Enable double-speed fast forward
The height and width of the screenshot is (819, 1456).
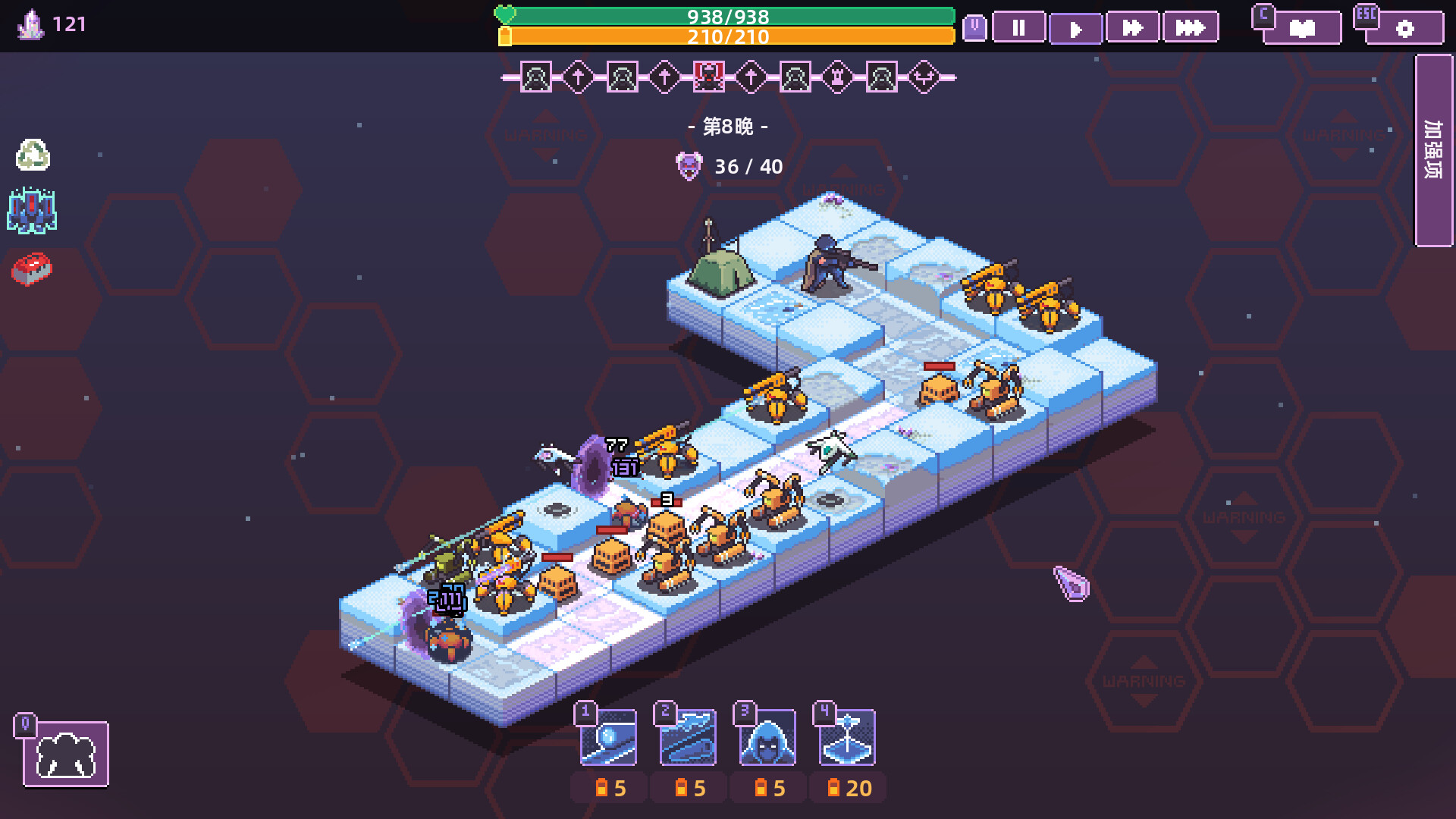[x=1133, y=28]
